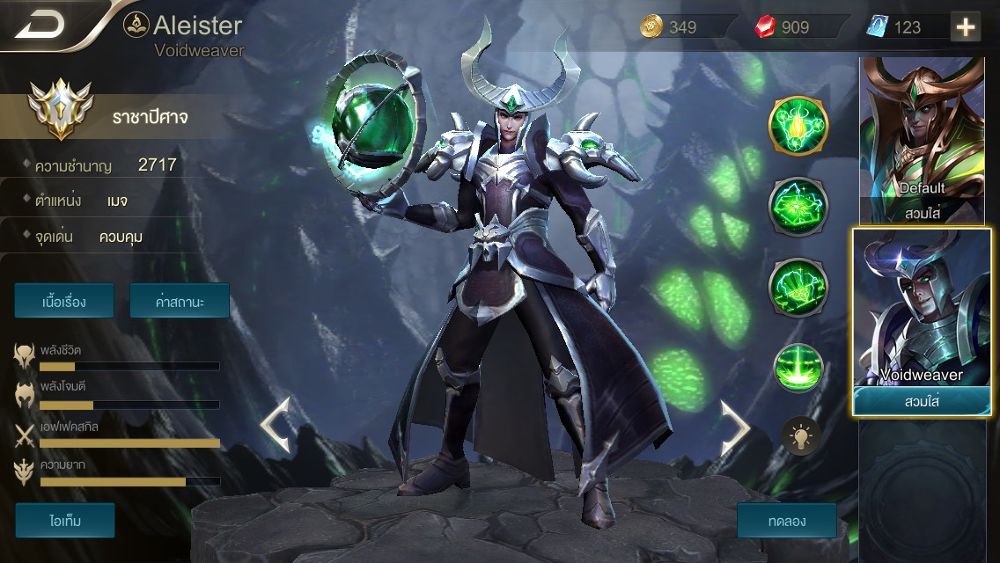Click the ทดลอง trial button

click(786, 520)
